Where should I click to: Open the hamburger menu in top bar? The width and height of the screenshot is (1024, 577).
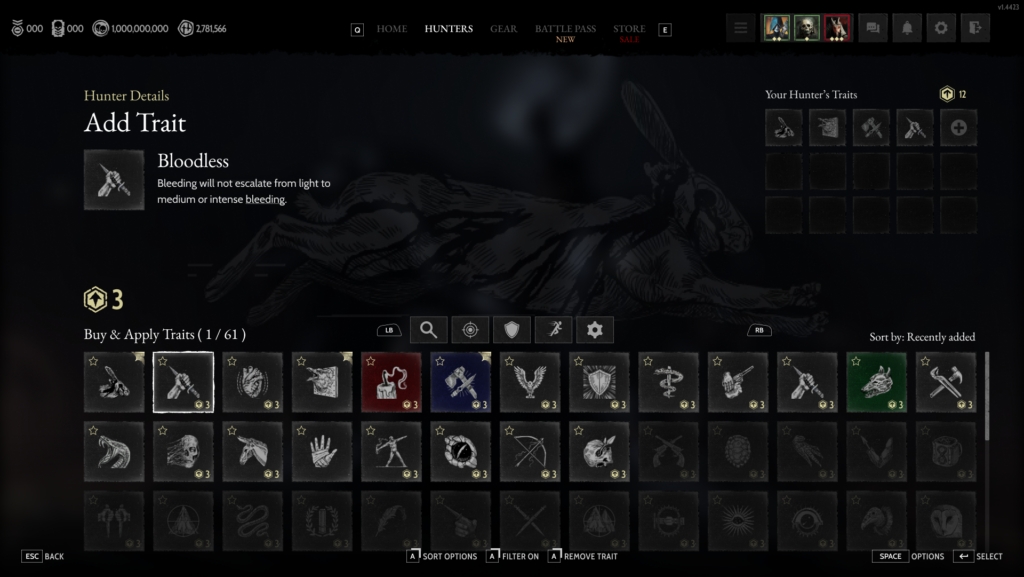pos(740,28)
